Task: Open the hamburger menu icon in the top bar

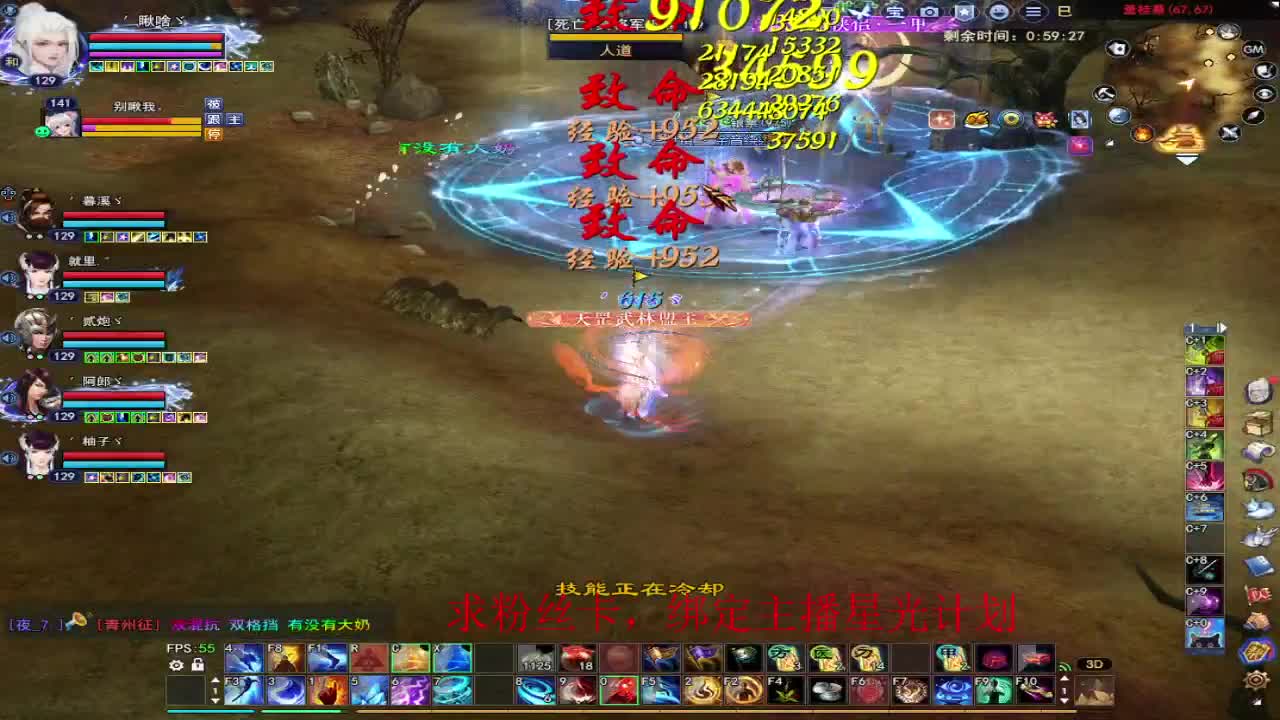Action: 1034,11
